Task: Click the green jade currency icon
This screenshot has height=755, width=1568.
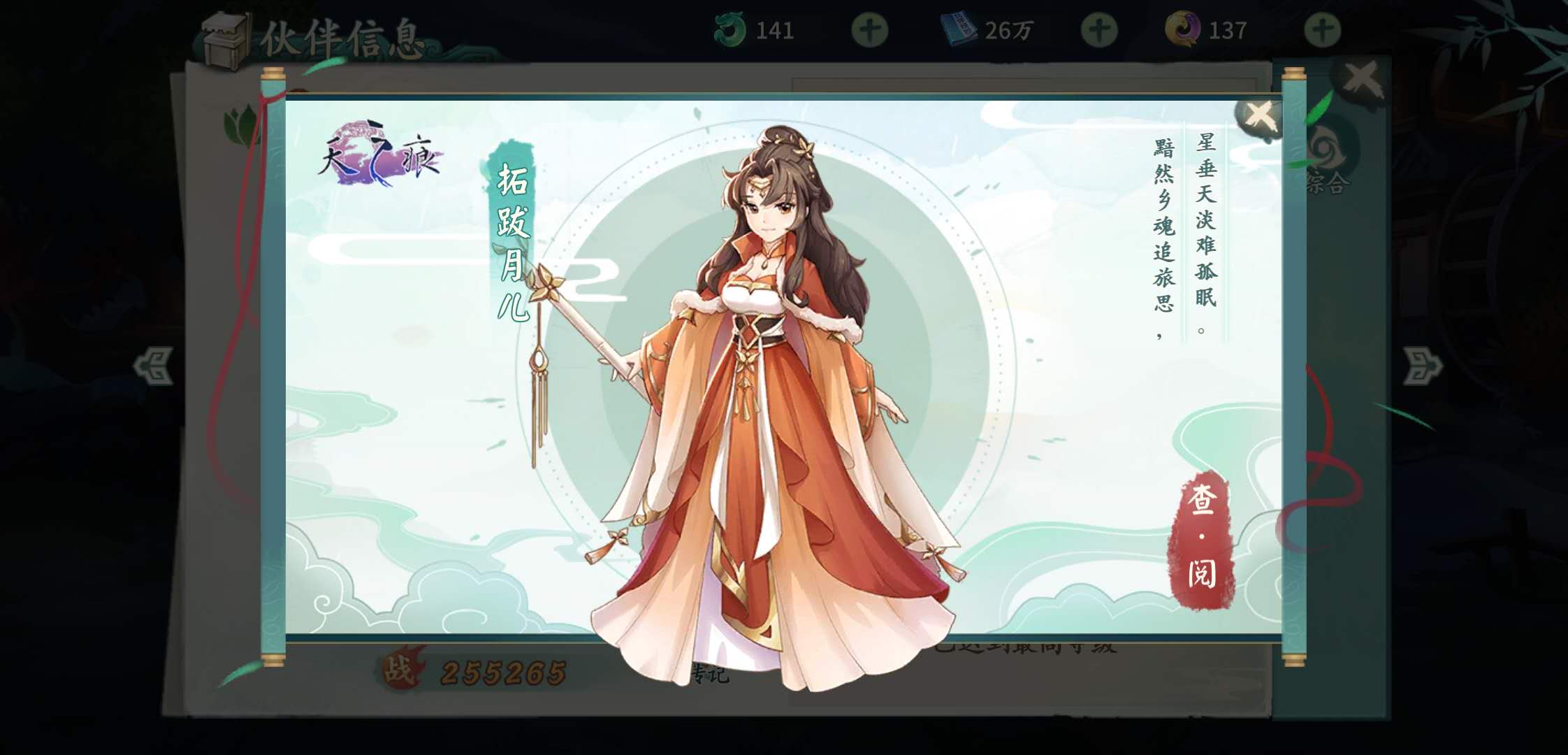Action: point(731,29)
